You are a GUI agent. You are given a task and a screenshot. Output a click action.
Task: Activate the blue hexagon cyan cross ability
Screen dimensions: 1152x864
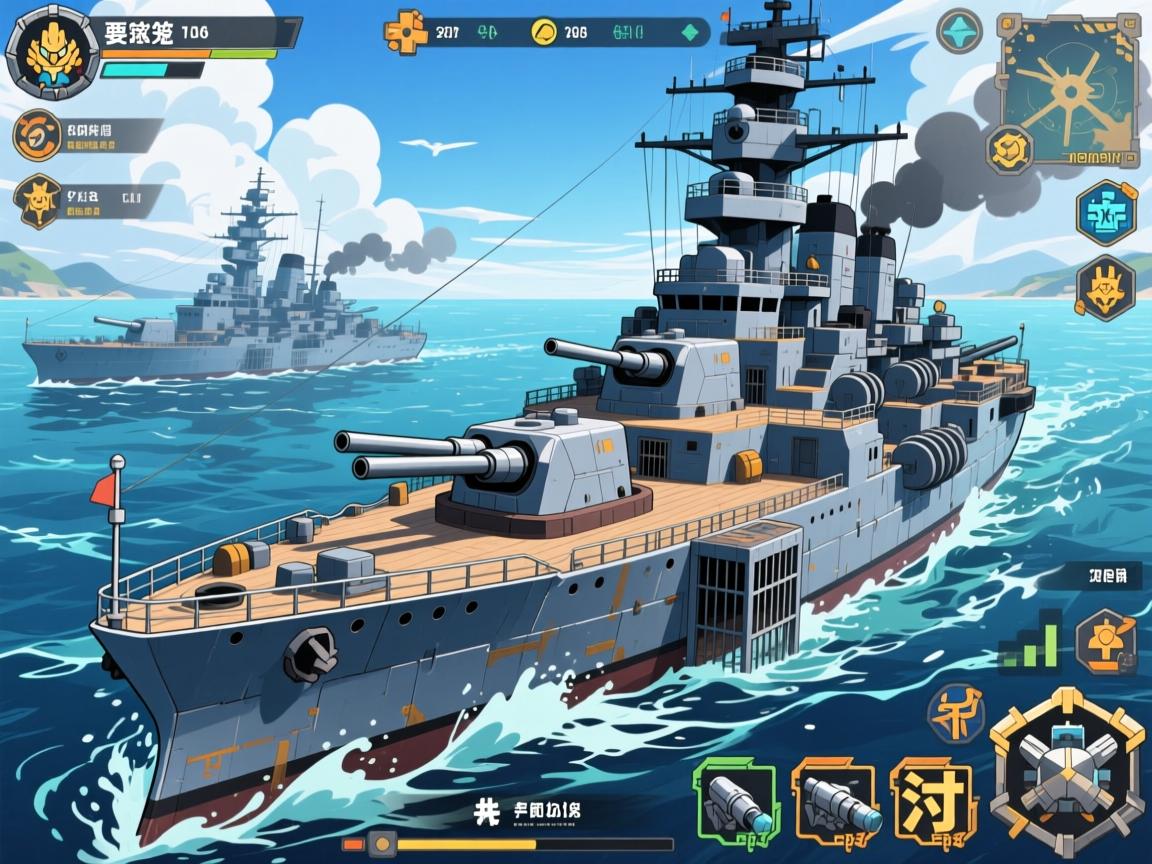pos(1106,212)
